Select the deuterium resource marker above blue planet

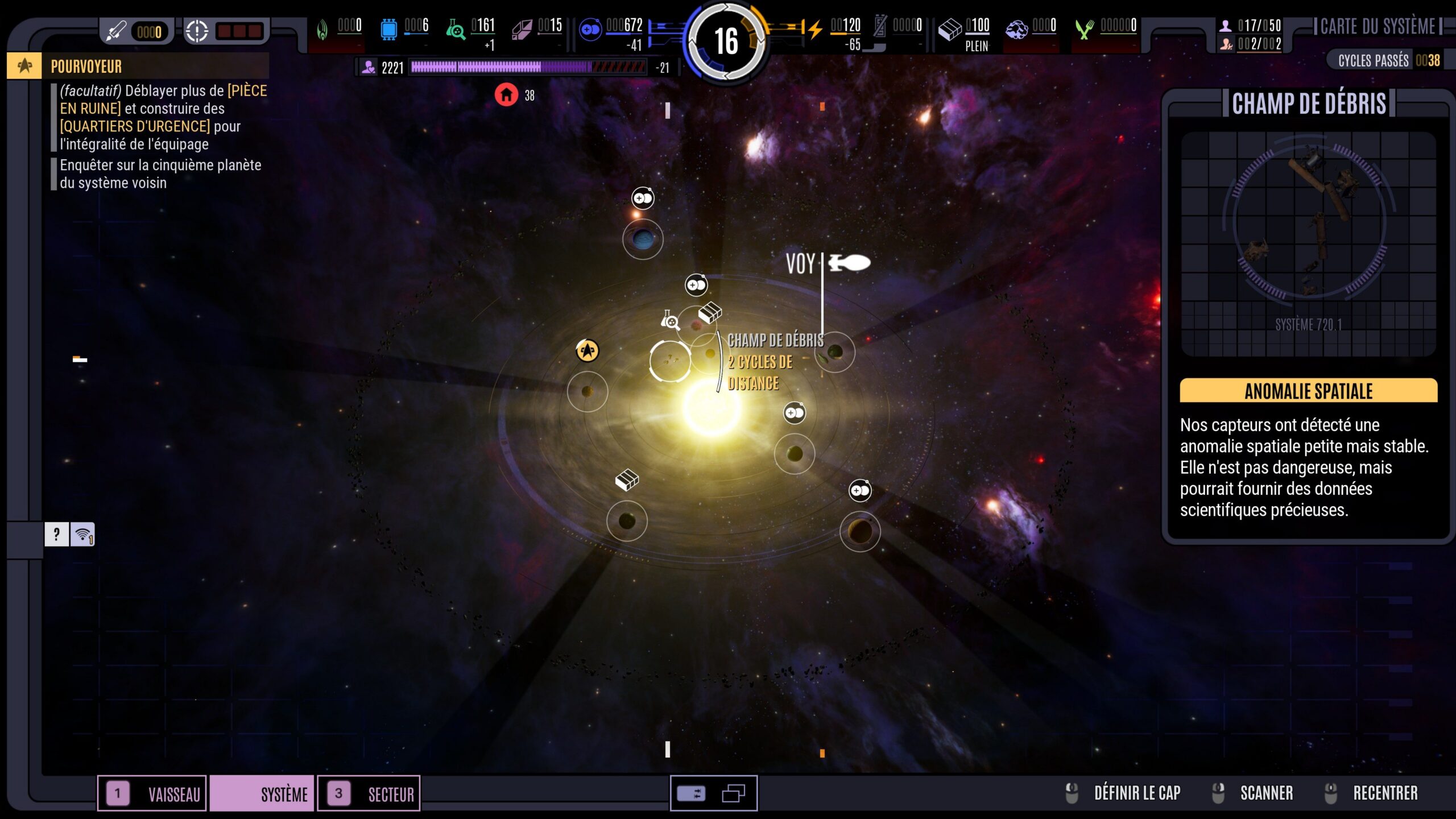pos(643,198)
